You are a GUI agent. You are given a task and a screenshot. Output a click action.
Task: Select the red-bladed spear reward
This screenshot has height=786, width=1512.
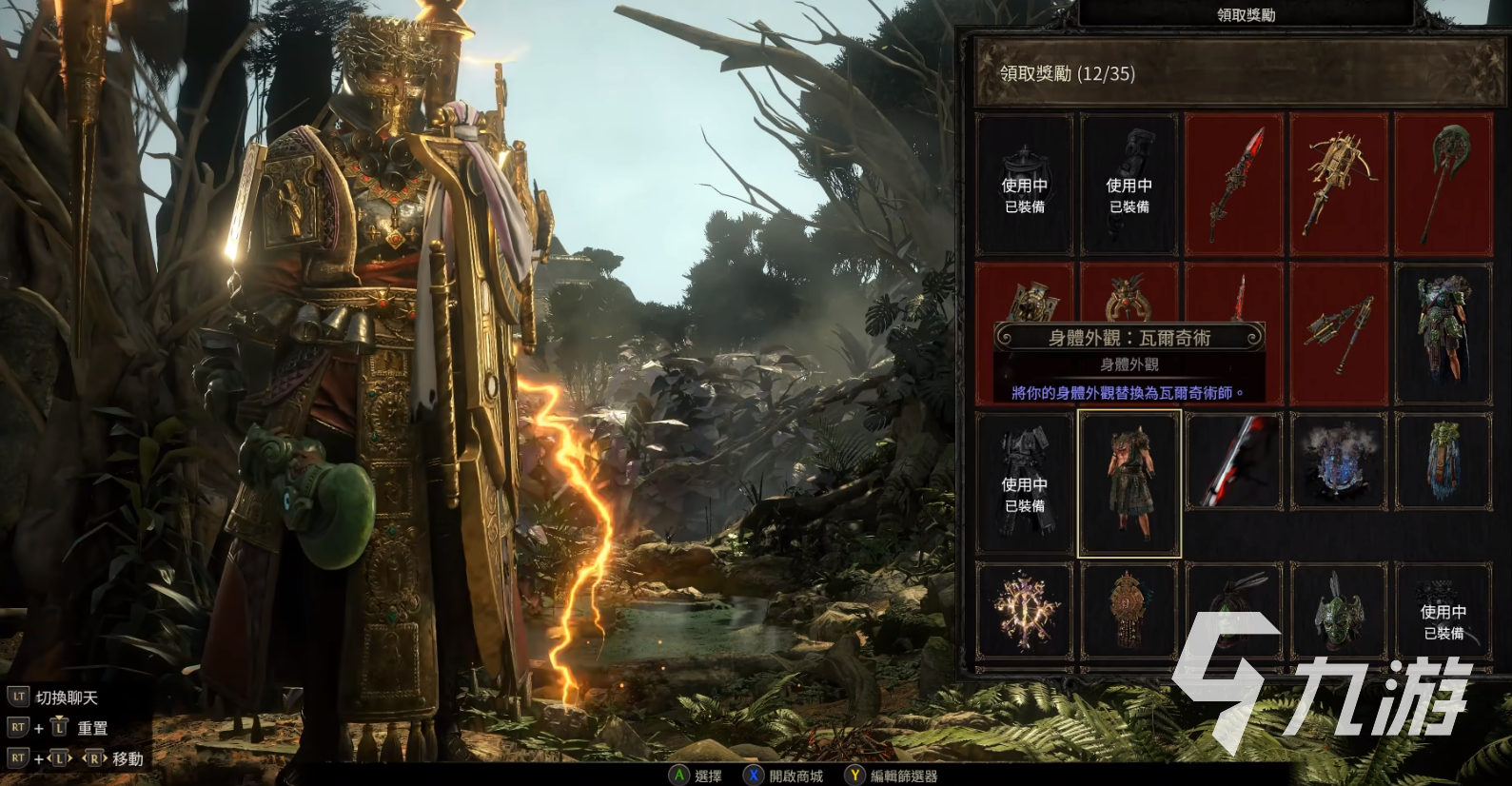coord(1234,185)
